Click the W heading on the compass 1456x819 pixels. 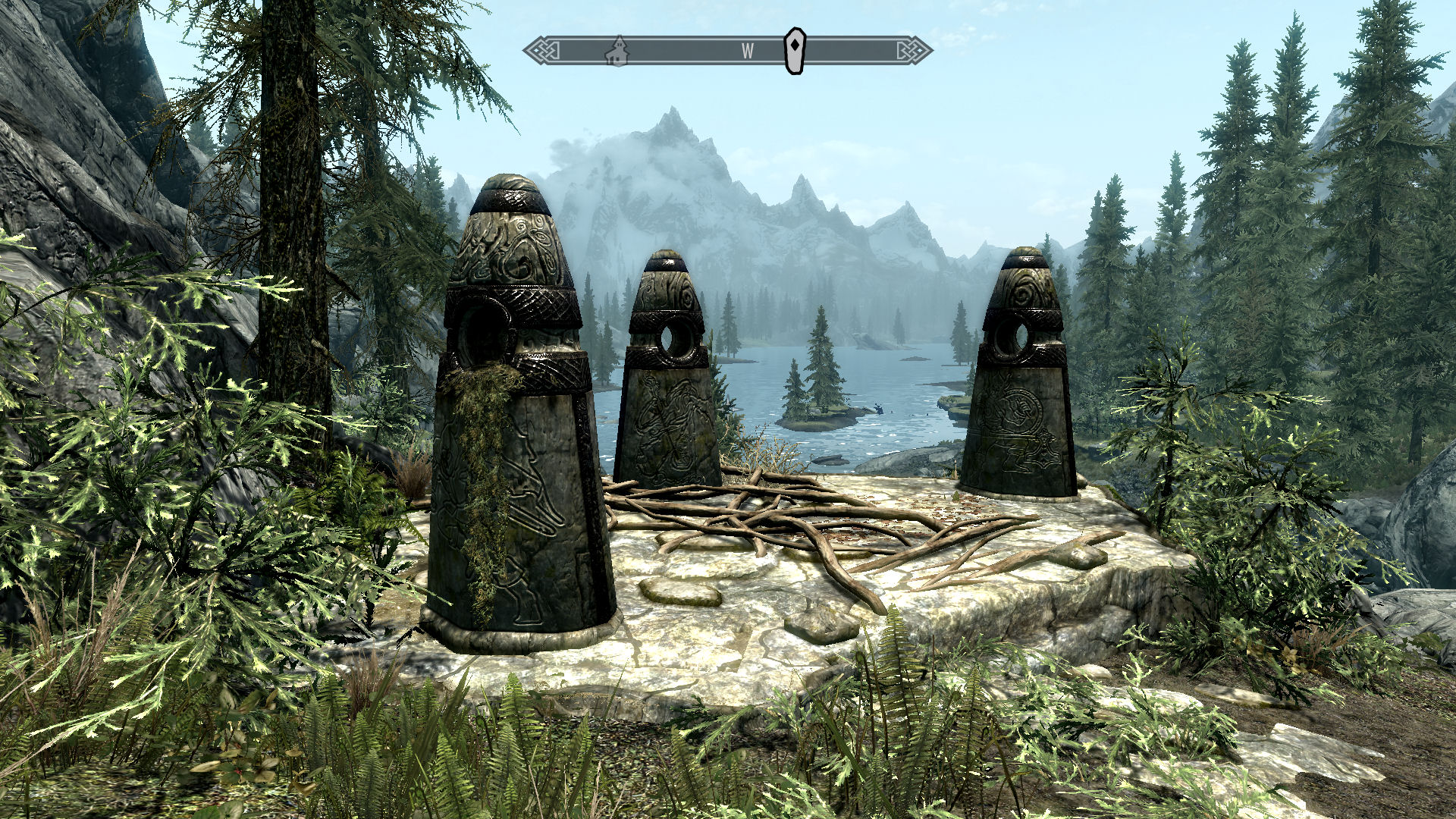(x=748, y=52)
